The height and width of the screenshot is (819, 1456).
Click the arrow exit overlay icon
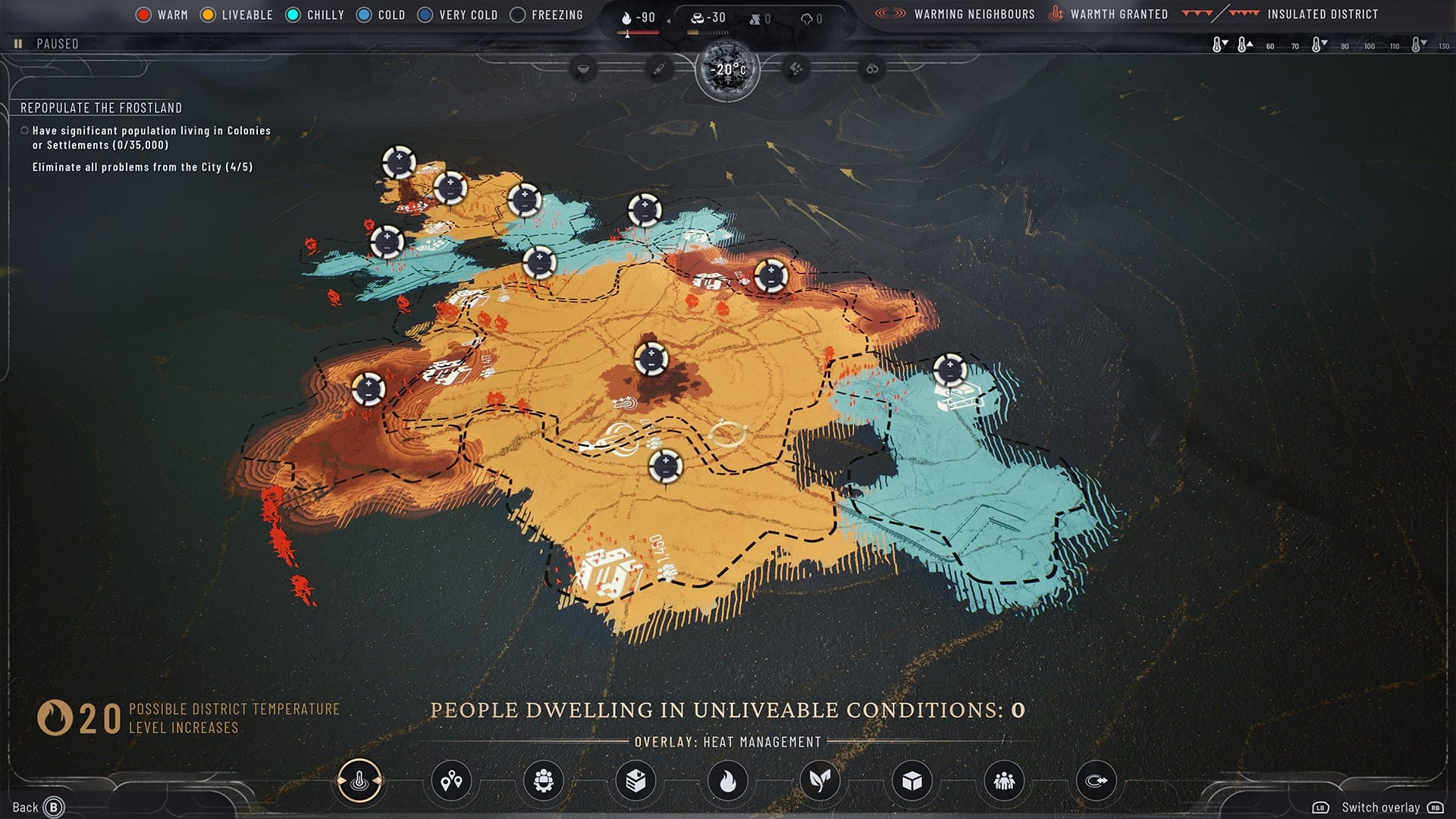pyautogui.click(x=1097, y=780)
